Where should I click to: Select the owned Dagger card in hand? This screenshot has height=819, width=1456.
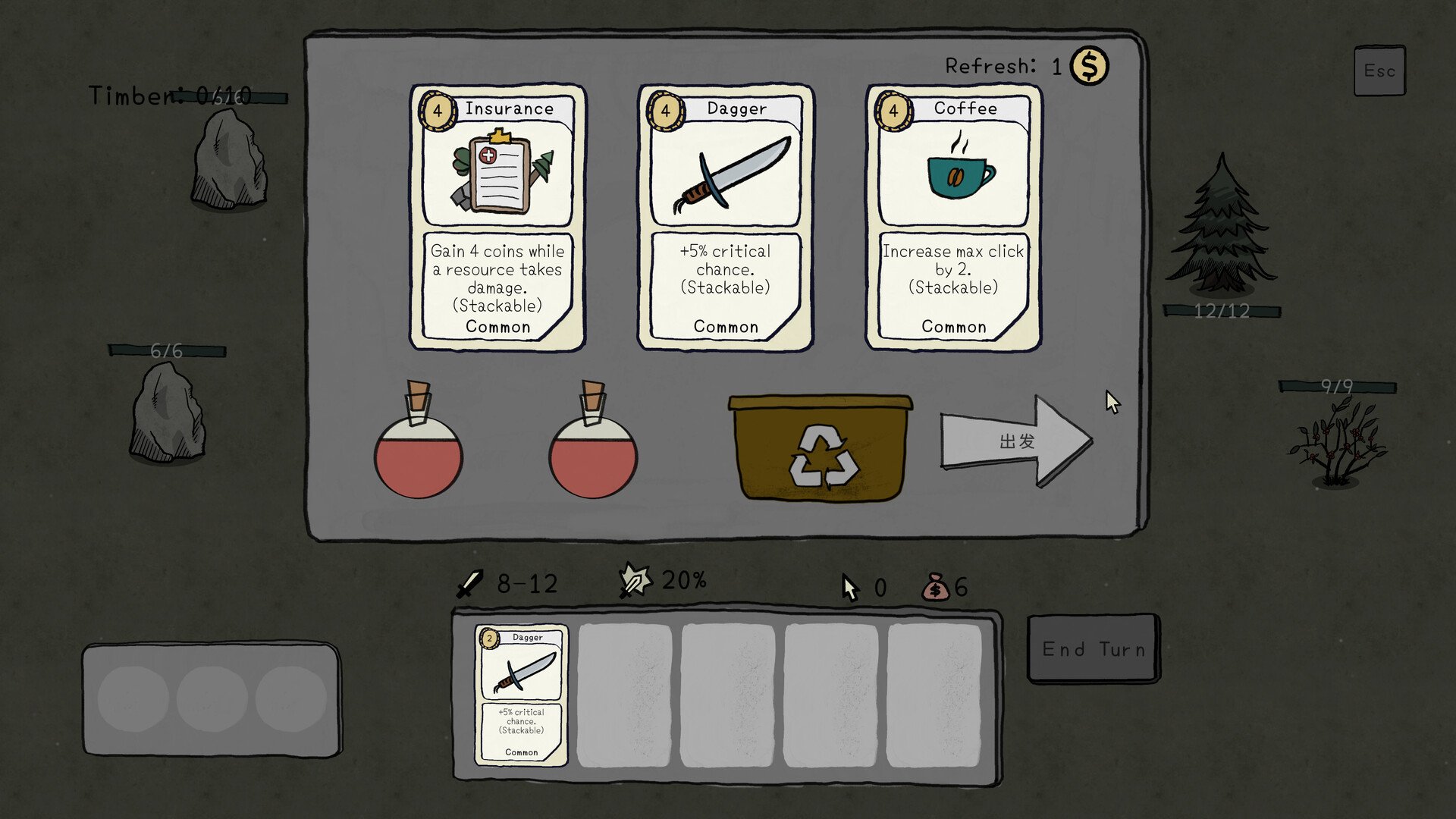point(521,695)
